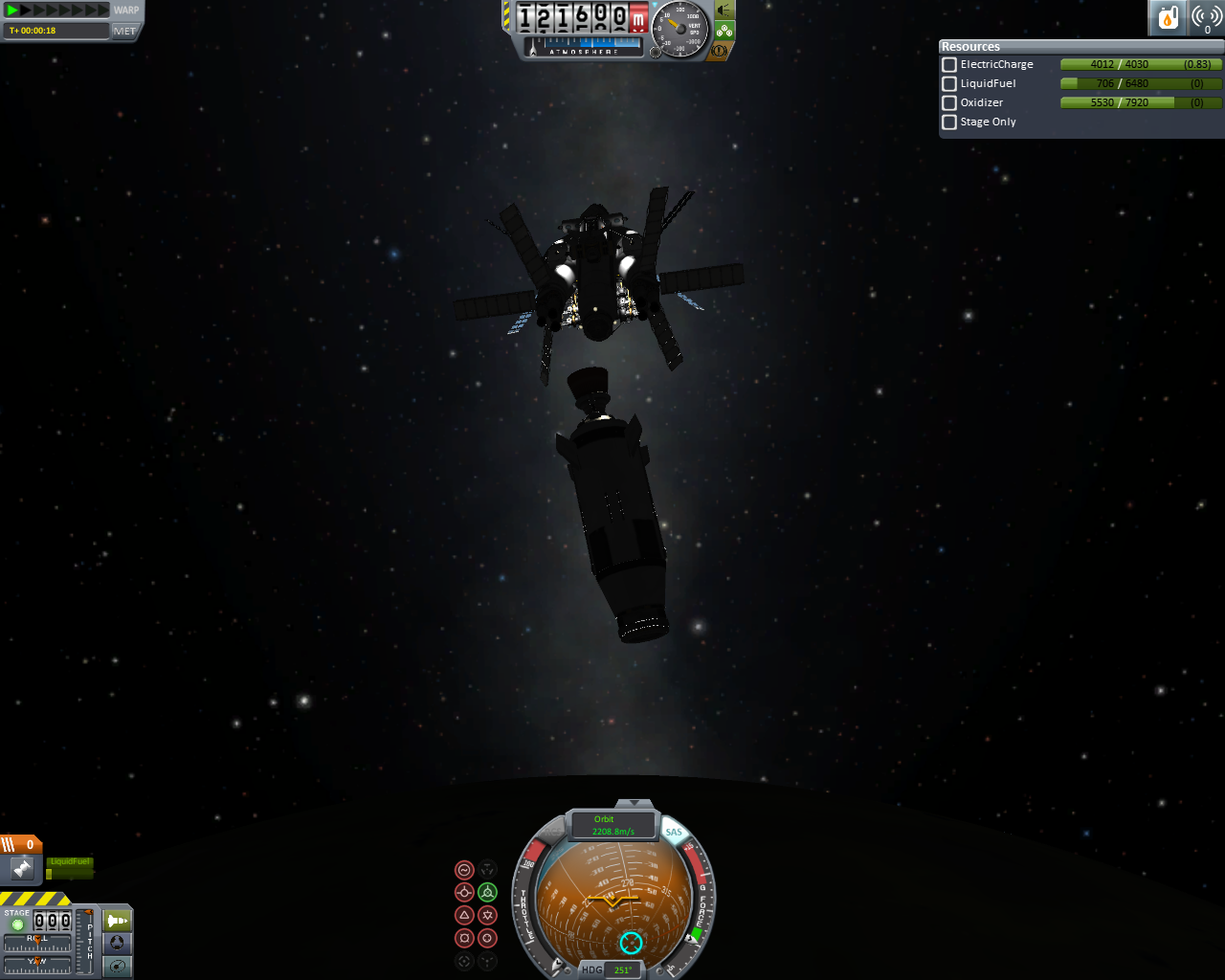
Task: Close the Resources panel via fuel icon
Action: [x=1168, y=17]
